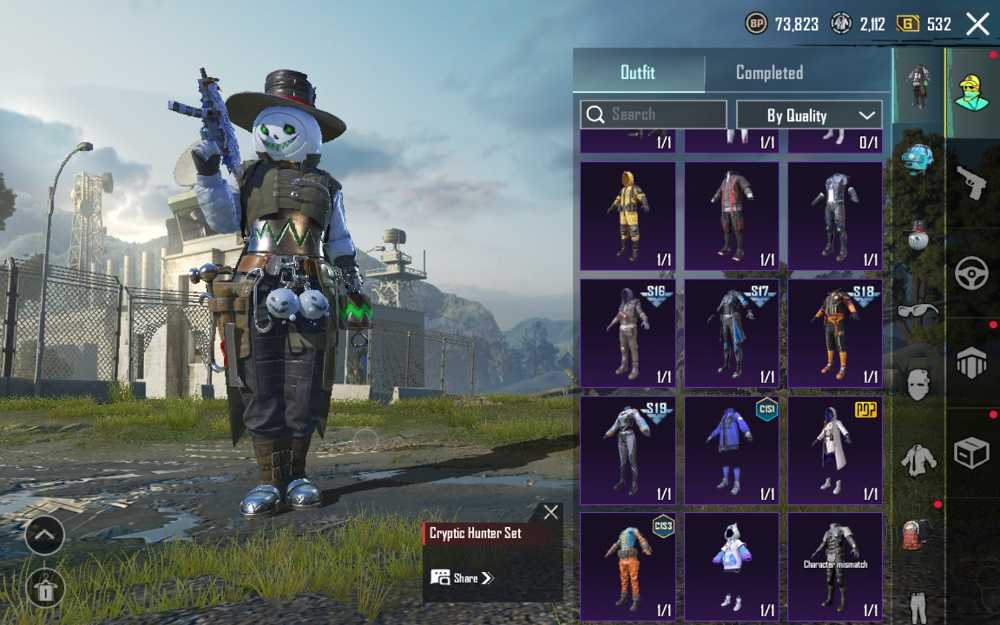
Task: Close the inventory with the top X
Action: click(x=977, y=24)
